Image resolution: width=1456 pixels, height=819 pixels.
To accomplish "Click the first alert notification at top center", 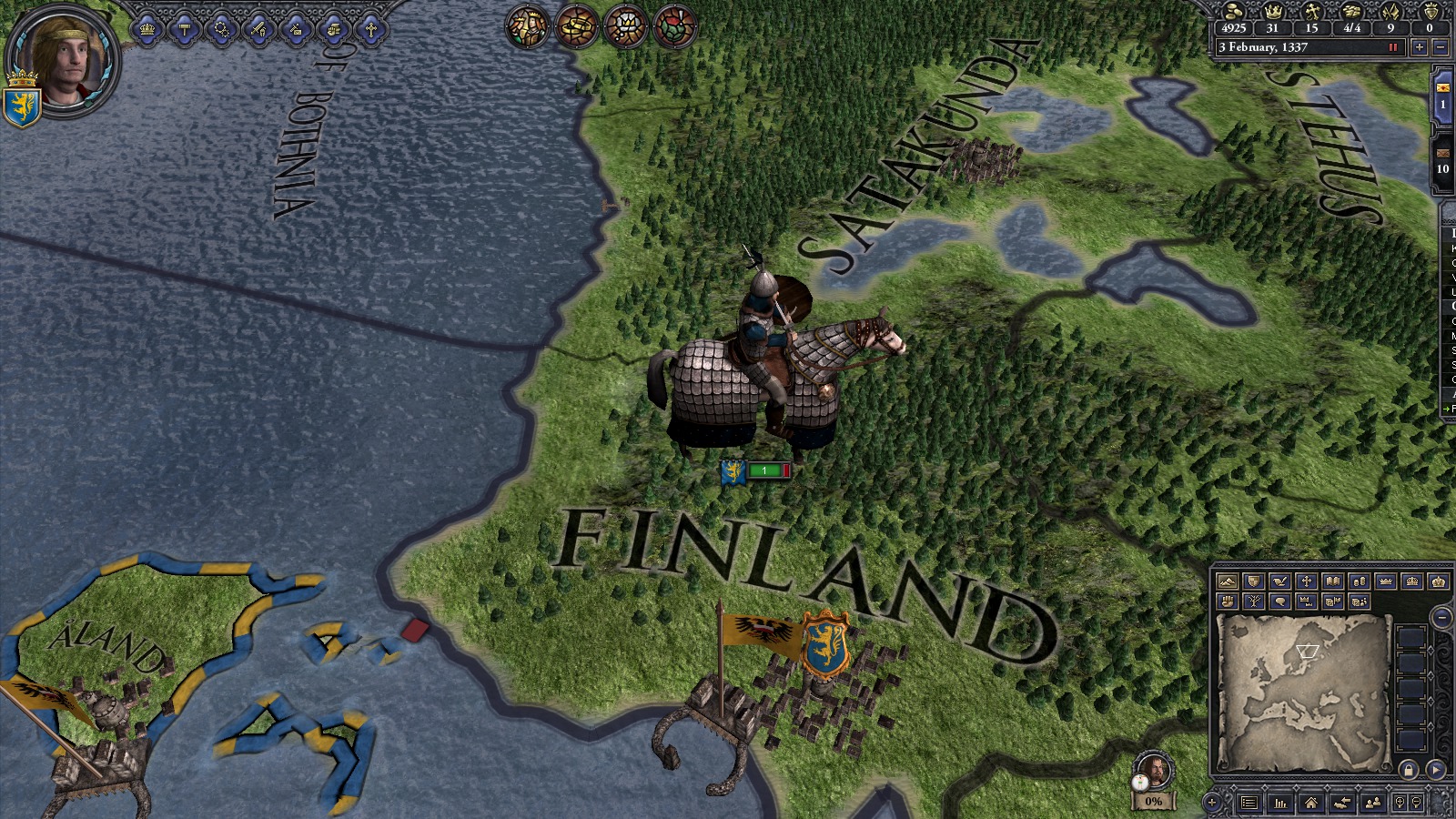I will (529, 27).
